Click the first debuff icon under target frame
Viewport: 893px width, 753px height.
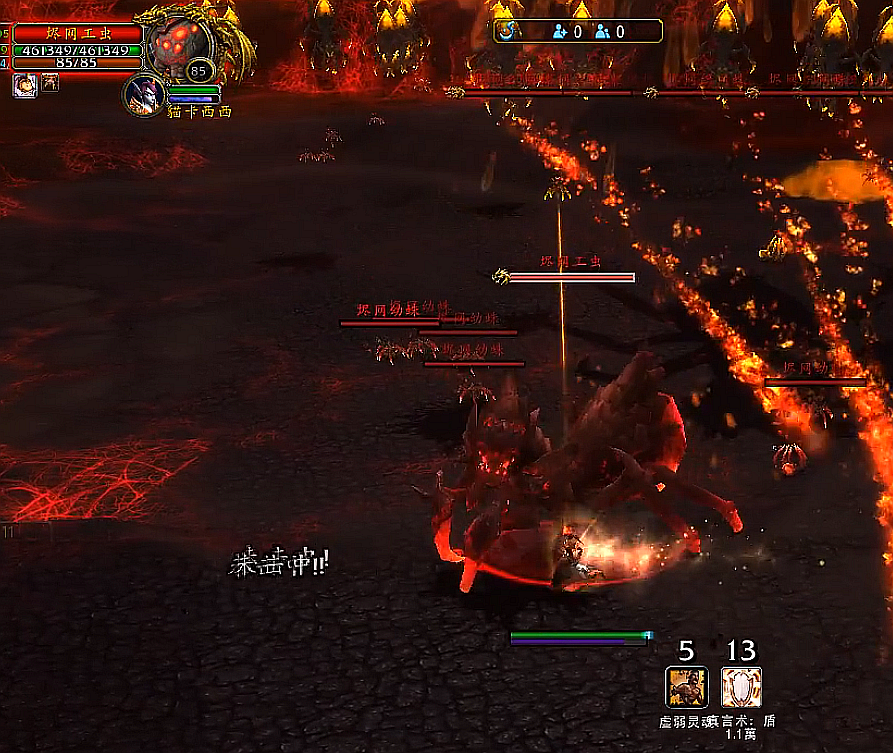click(x=24, y=85)
